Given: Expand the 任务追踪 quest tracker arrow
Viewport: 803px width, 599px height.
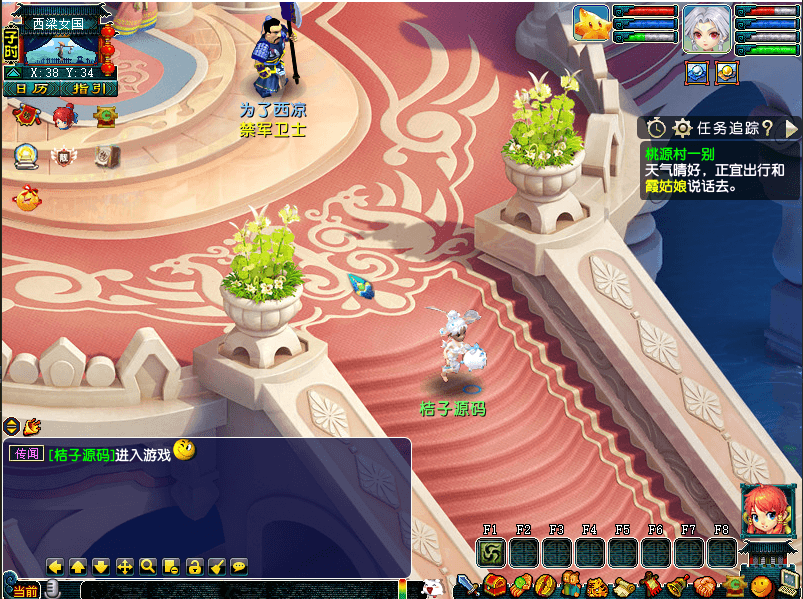Looking at the screenshot, I should pos(791,128).
